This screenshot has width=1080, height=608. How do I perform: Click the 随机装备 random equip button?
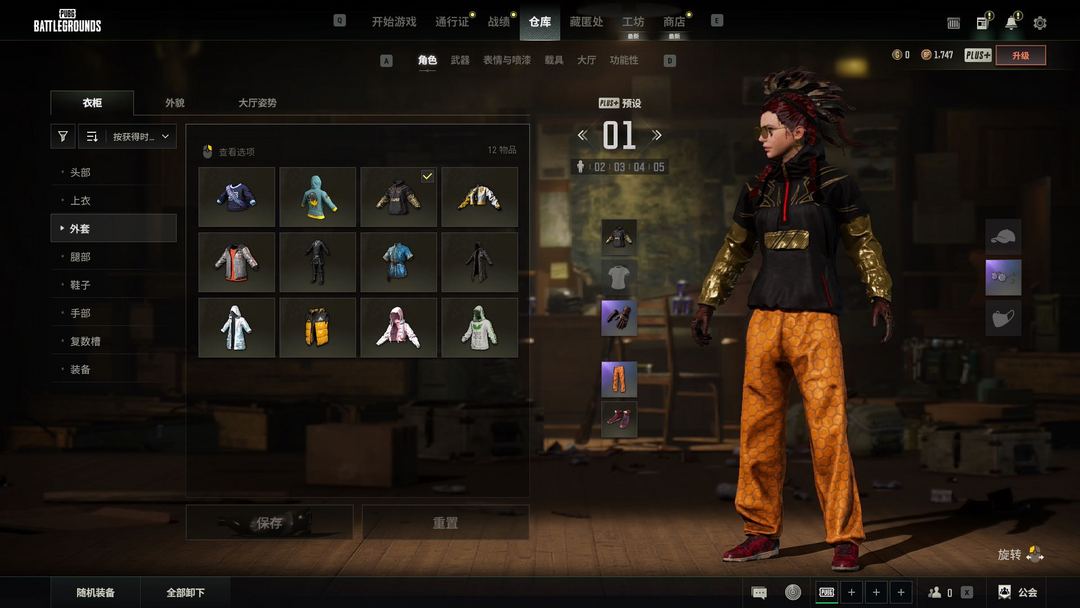click(x=96, y=593)
